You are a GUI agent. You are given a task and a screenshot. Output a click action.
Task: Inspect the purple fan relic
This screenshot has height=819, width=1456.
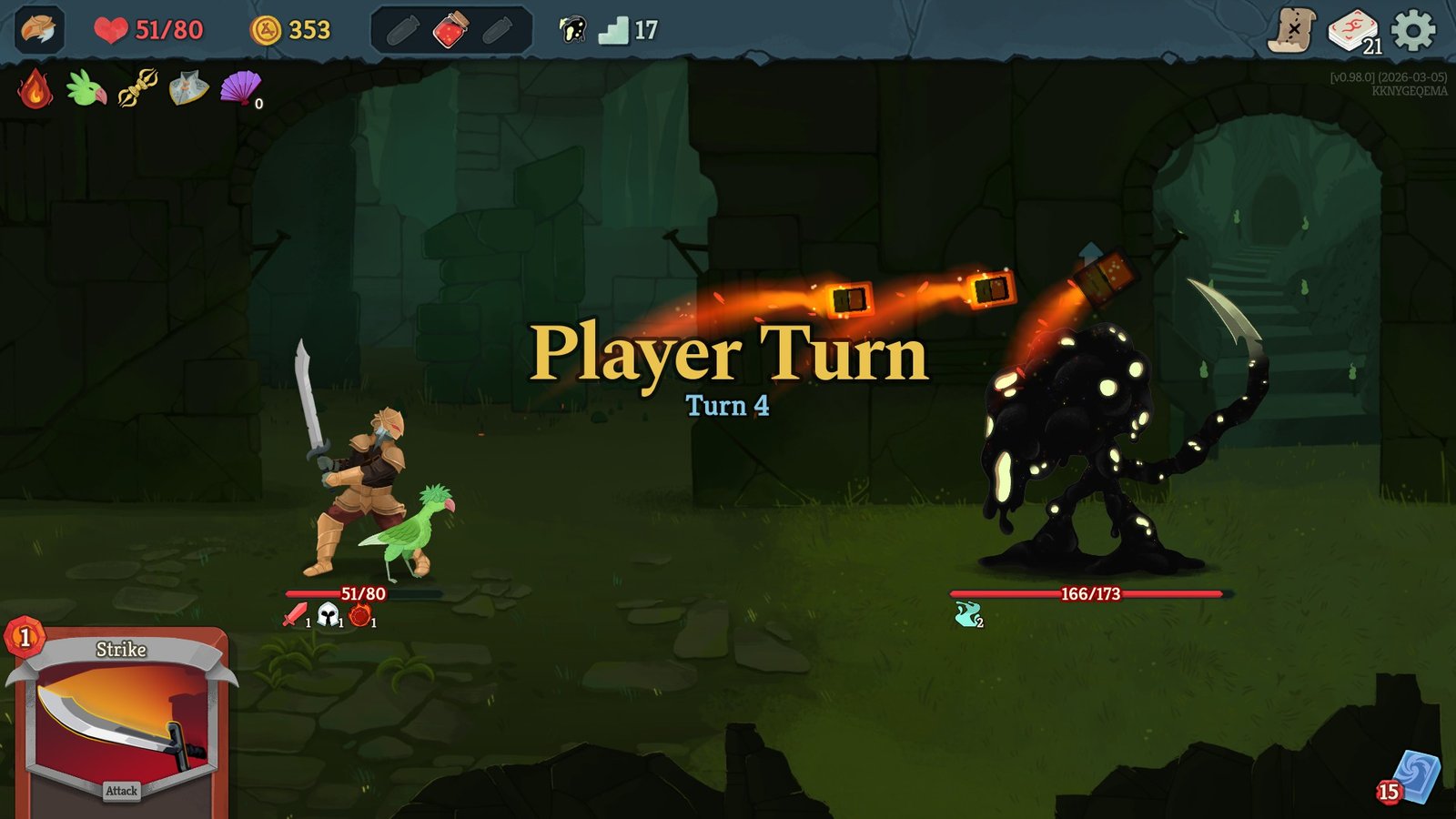(x=240, y=89)
